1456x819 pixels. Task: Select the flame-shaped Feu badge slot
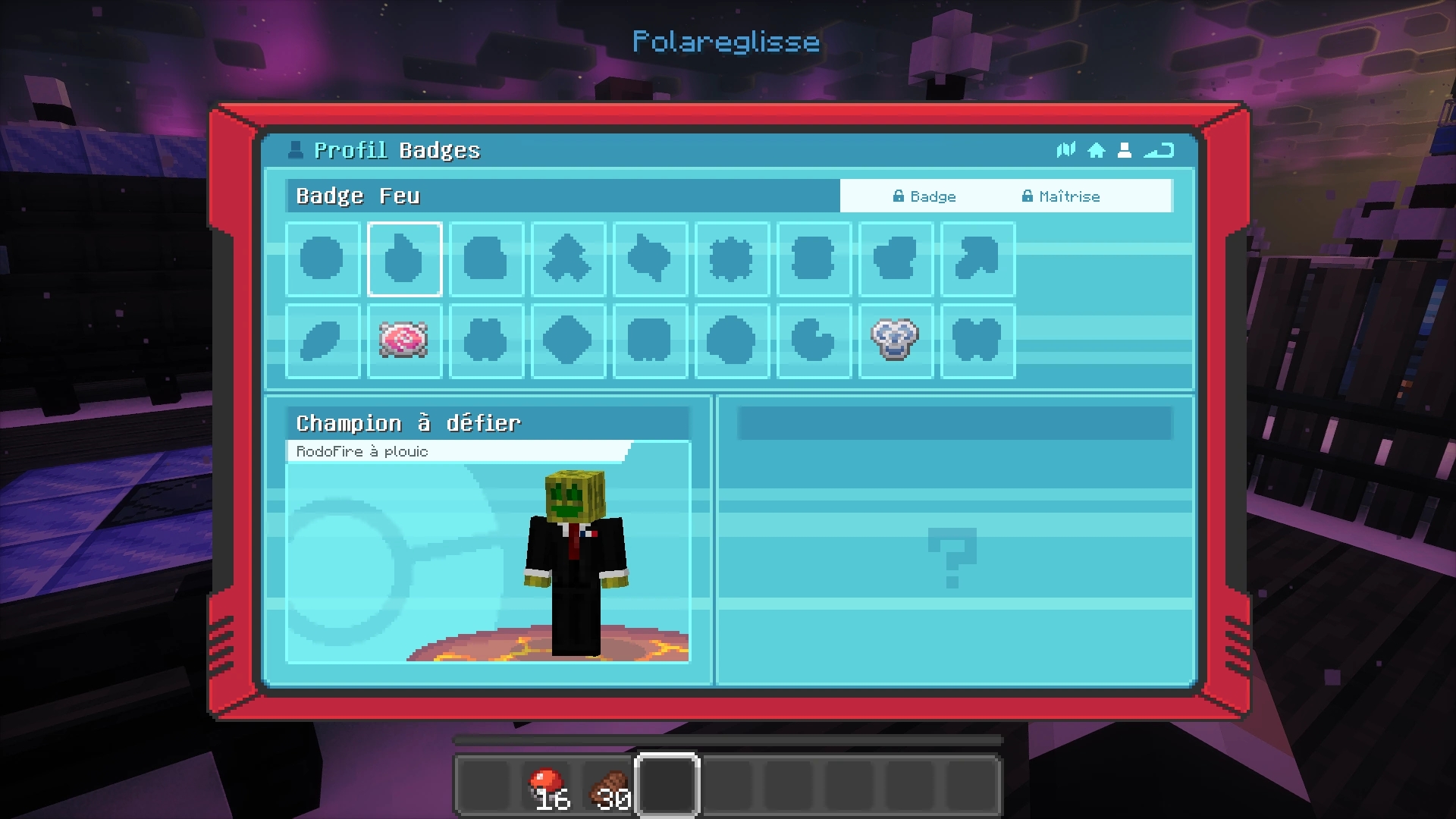[x=404, y=259]
